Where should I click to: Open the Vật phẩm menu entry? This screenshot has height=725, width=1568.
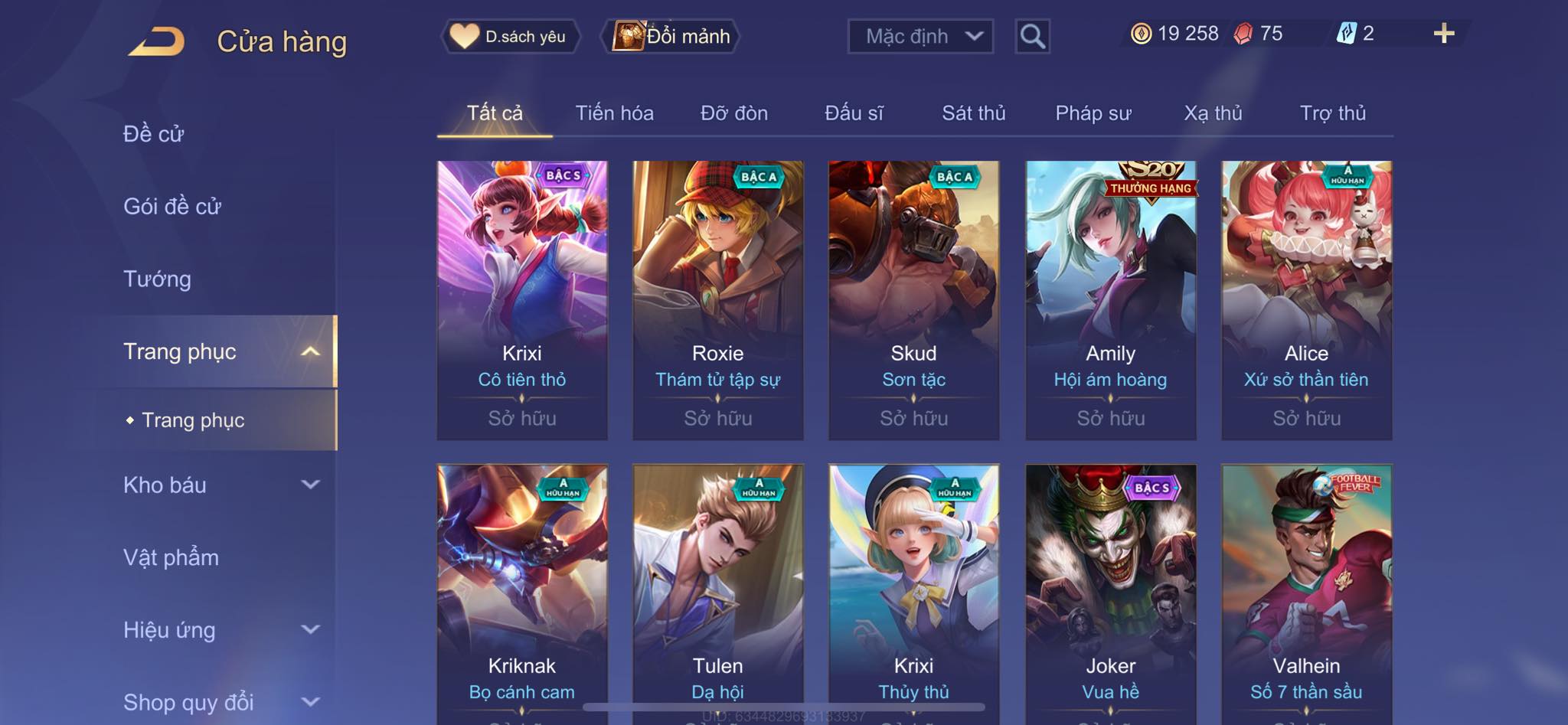171,557
